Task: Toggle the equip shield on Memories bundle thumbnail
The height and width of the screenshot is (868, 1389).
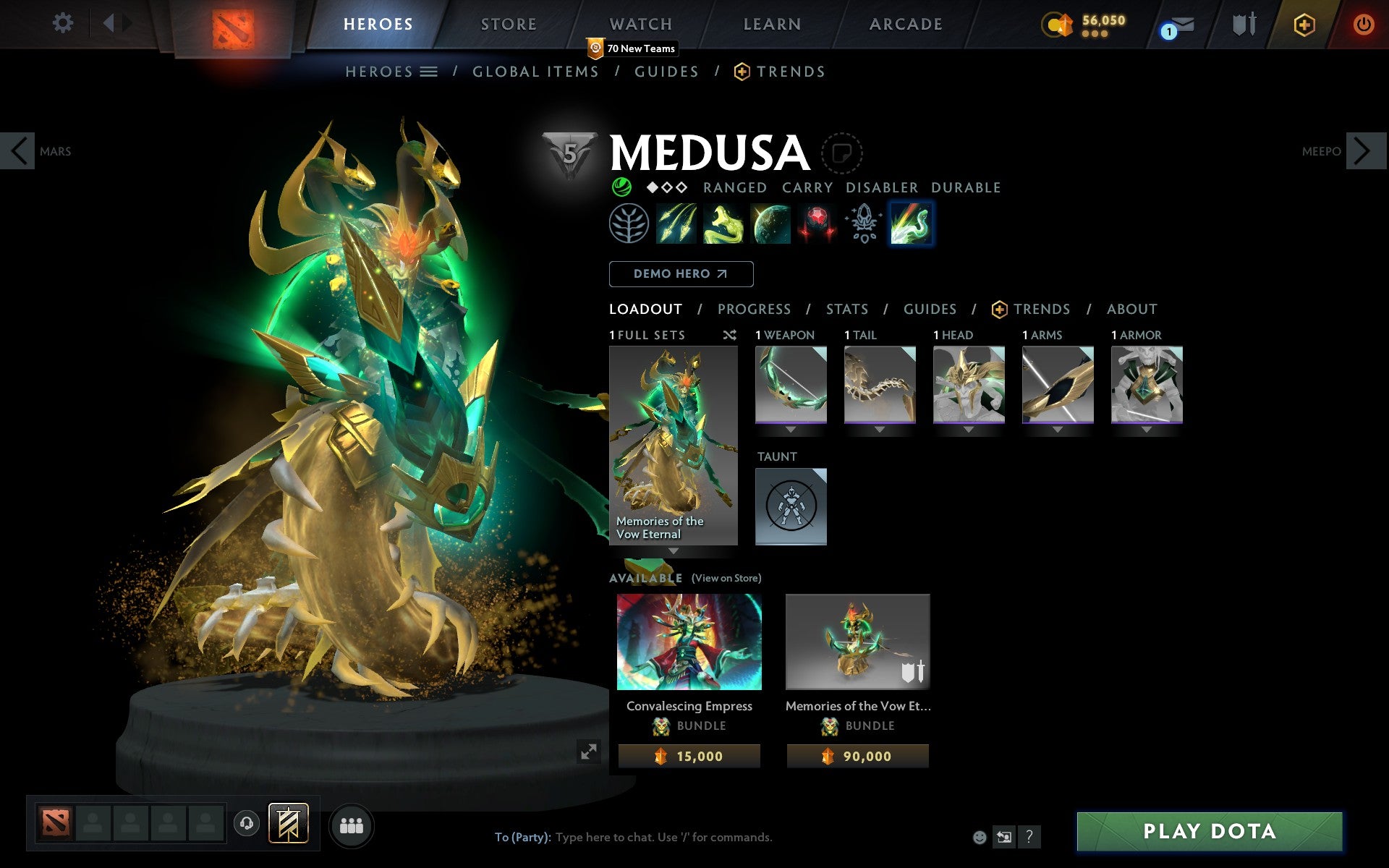Action: coord(913,672)
